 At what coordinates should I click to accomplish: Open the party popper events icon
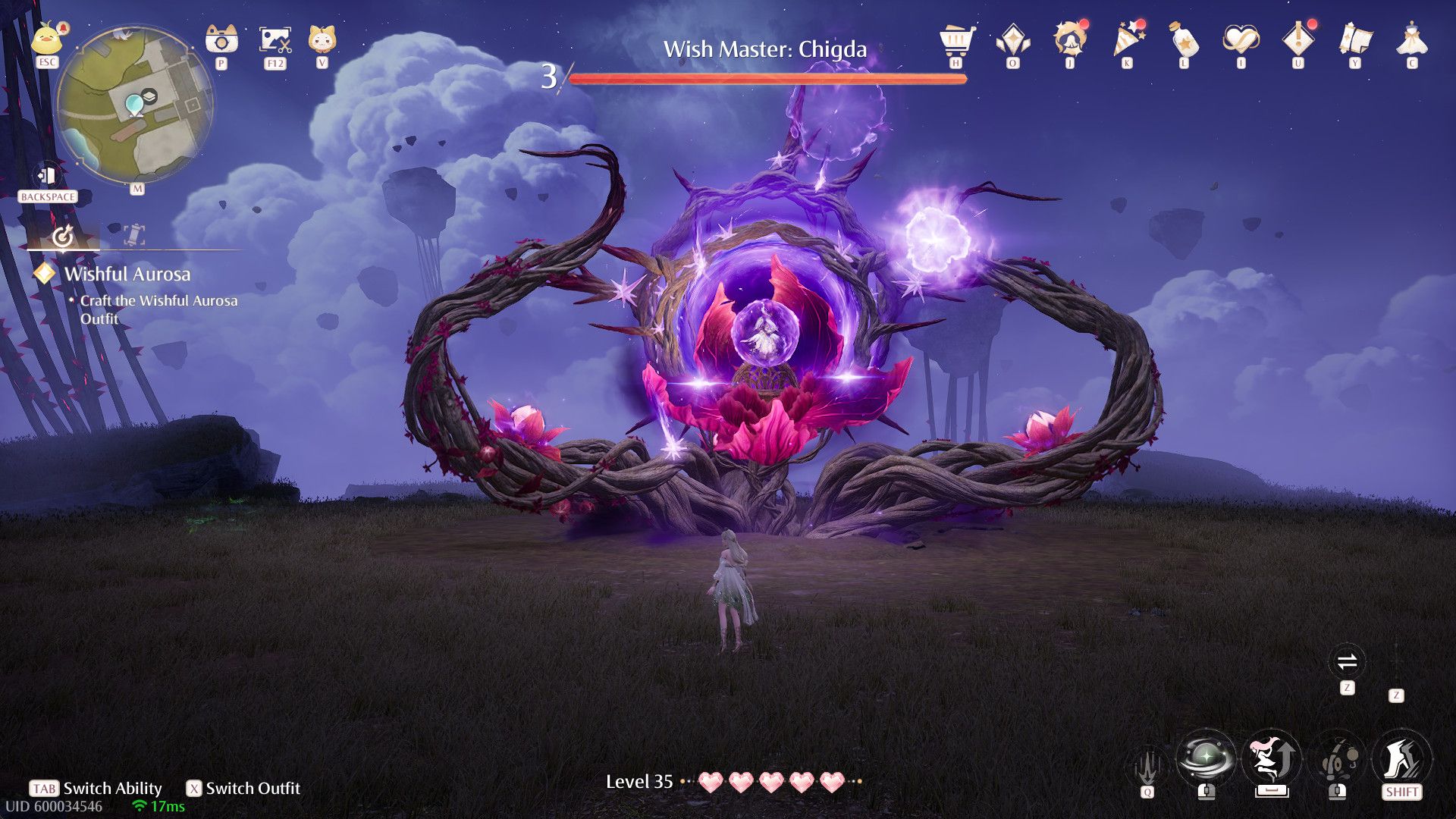(1127, 39)
